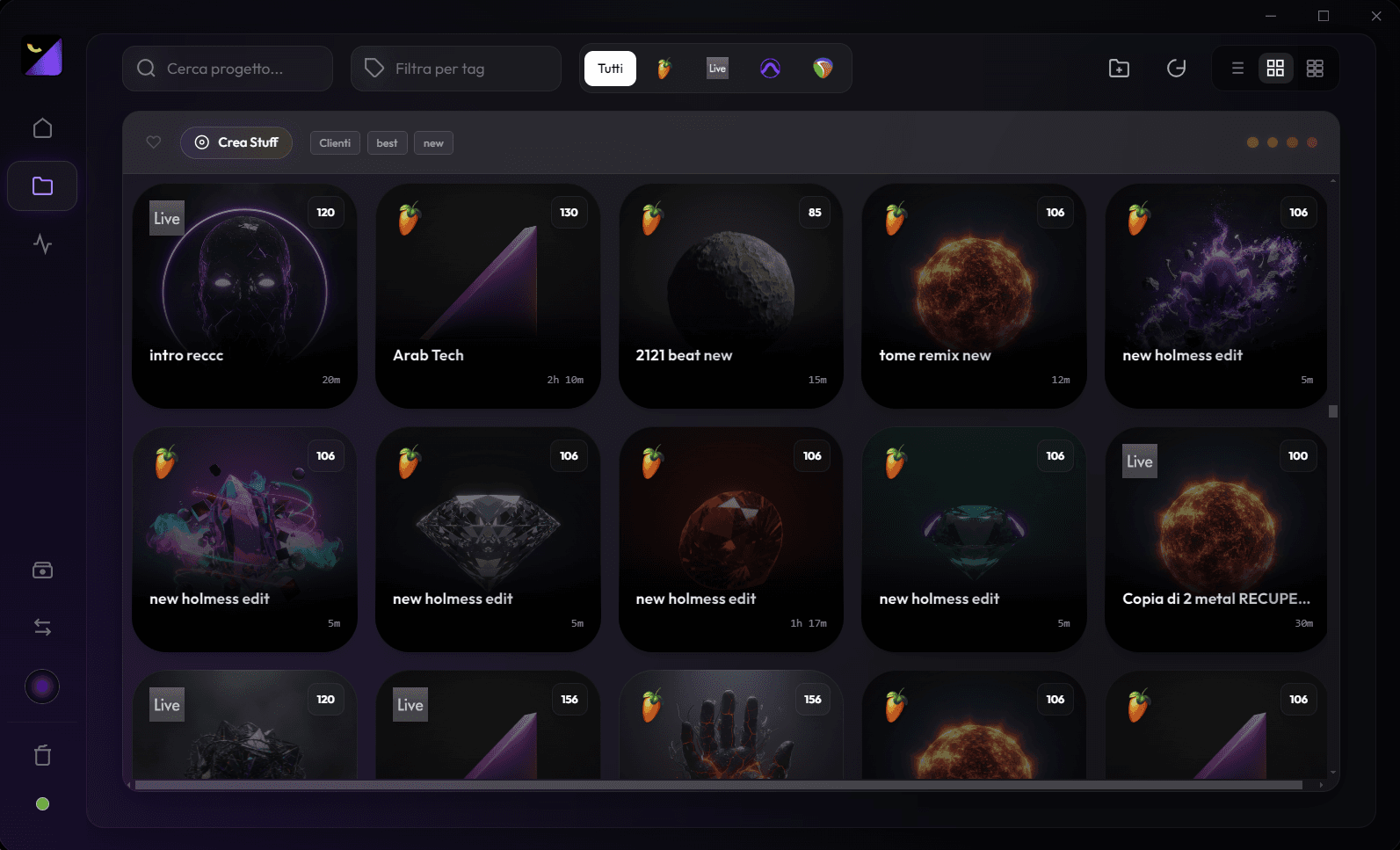Image resolution: width=1400 pixels, height=850 pixels.
Task: Select the Tutti filter tab
Action: coord(609,68)
